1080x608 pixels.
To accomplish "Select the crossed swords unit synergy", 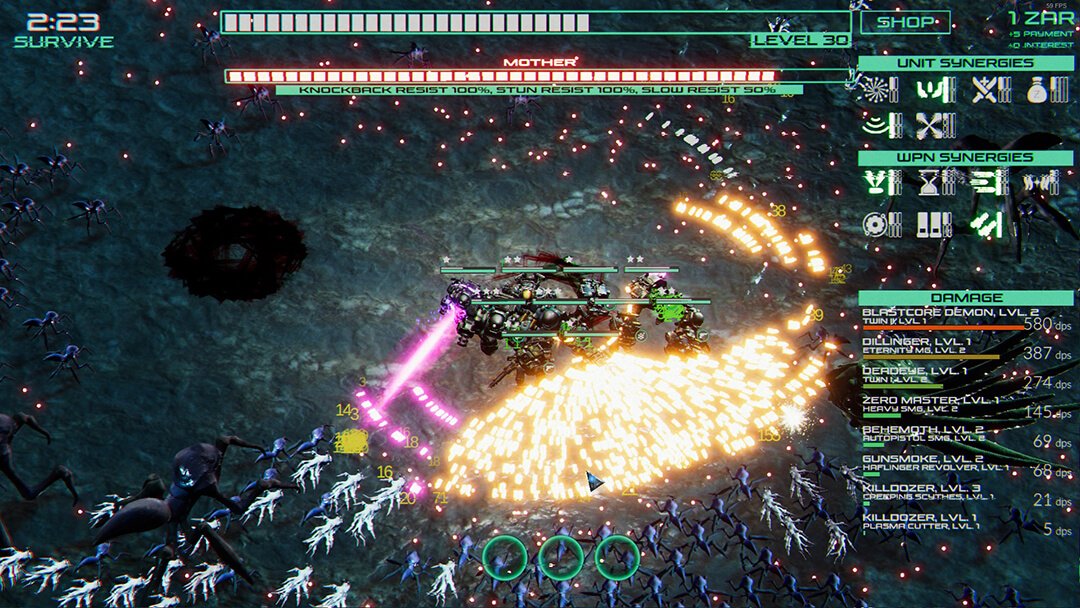I will 984,90.
